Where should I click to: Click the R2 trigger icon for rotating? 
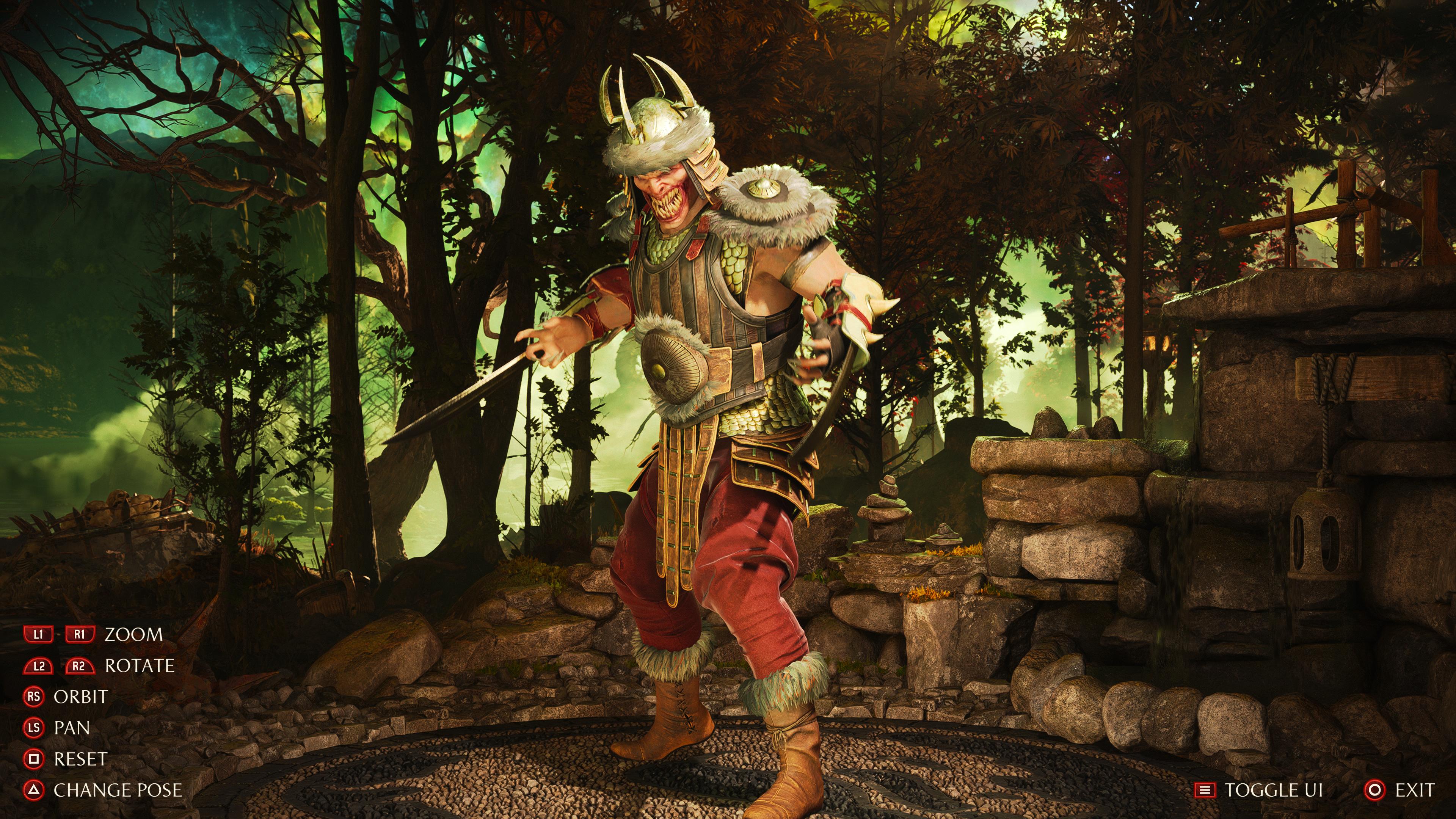80,667
